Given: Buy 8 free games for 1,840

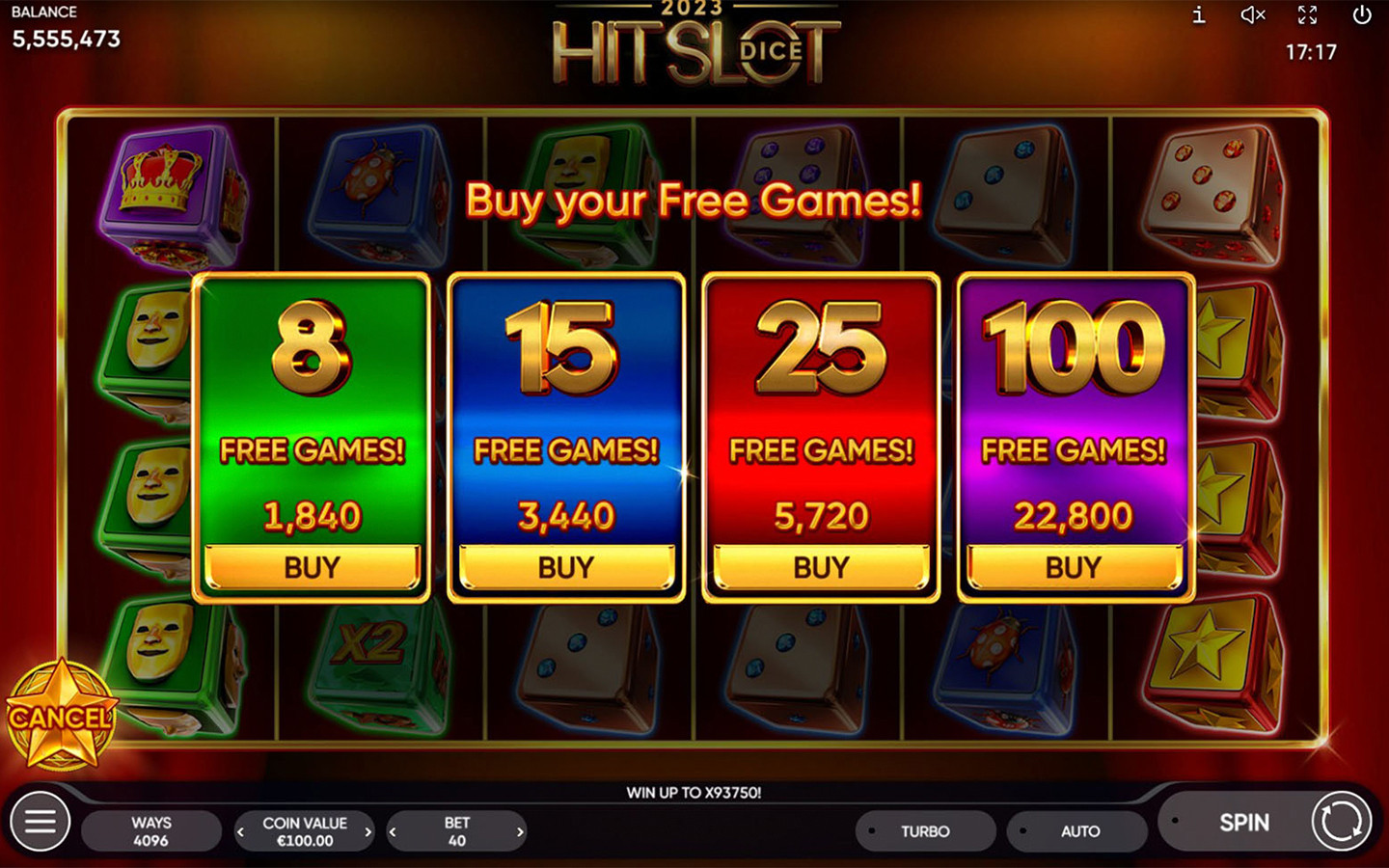Looking at the screenshot, I should (x=311, y=567).
